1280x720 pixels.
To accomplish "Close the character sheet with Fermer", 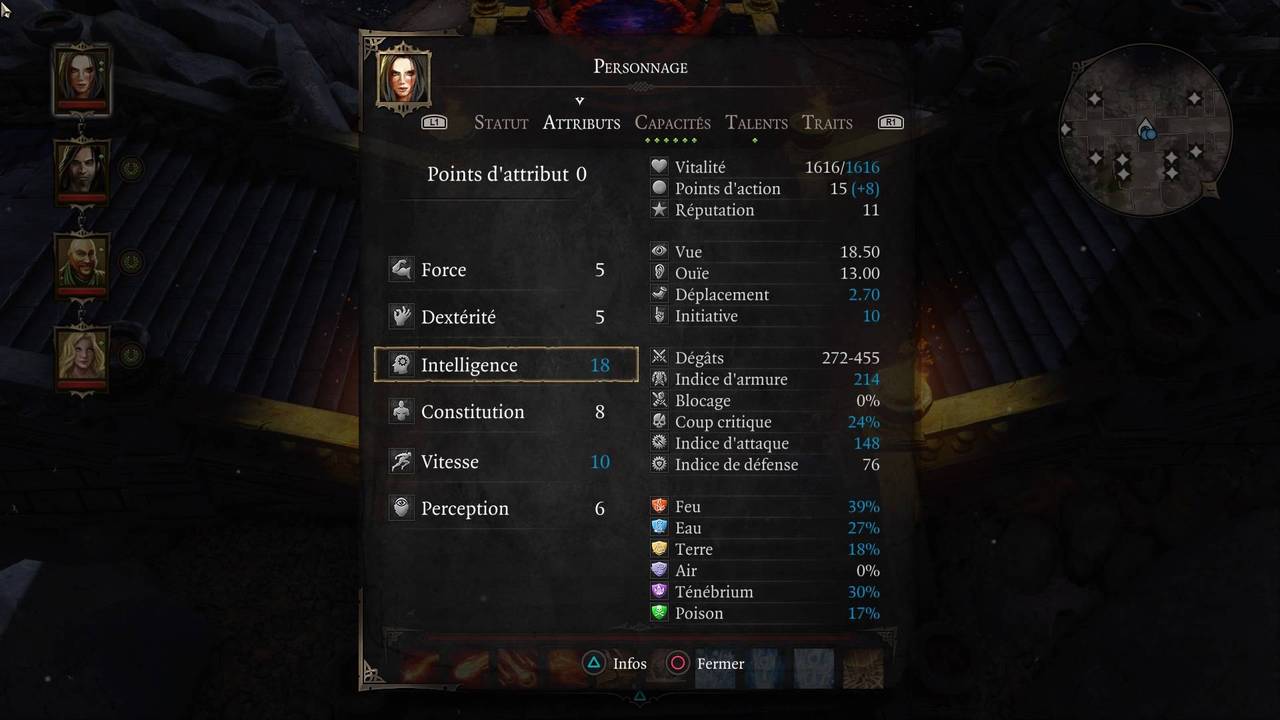I will pos(709,663).
